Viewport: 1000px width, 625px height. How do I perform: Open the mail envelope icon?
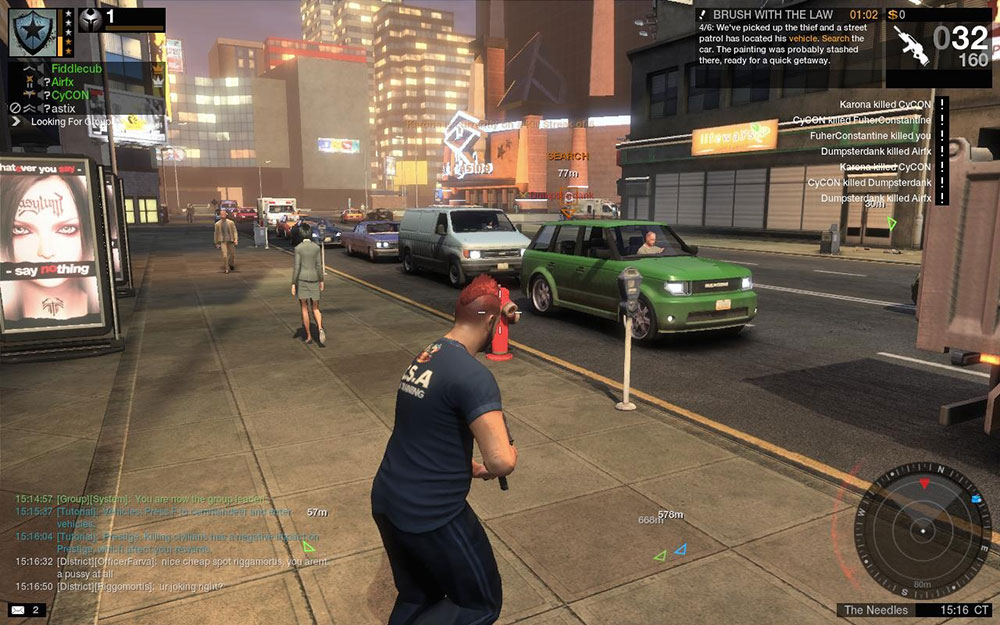18,609
